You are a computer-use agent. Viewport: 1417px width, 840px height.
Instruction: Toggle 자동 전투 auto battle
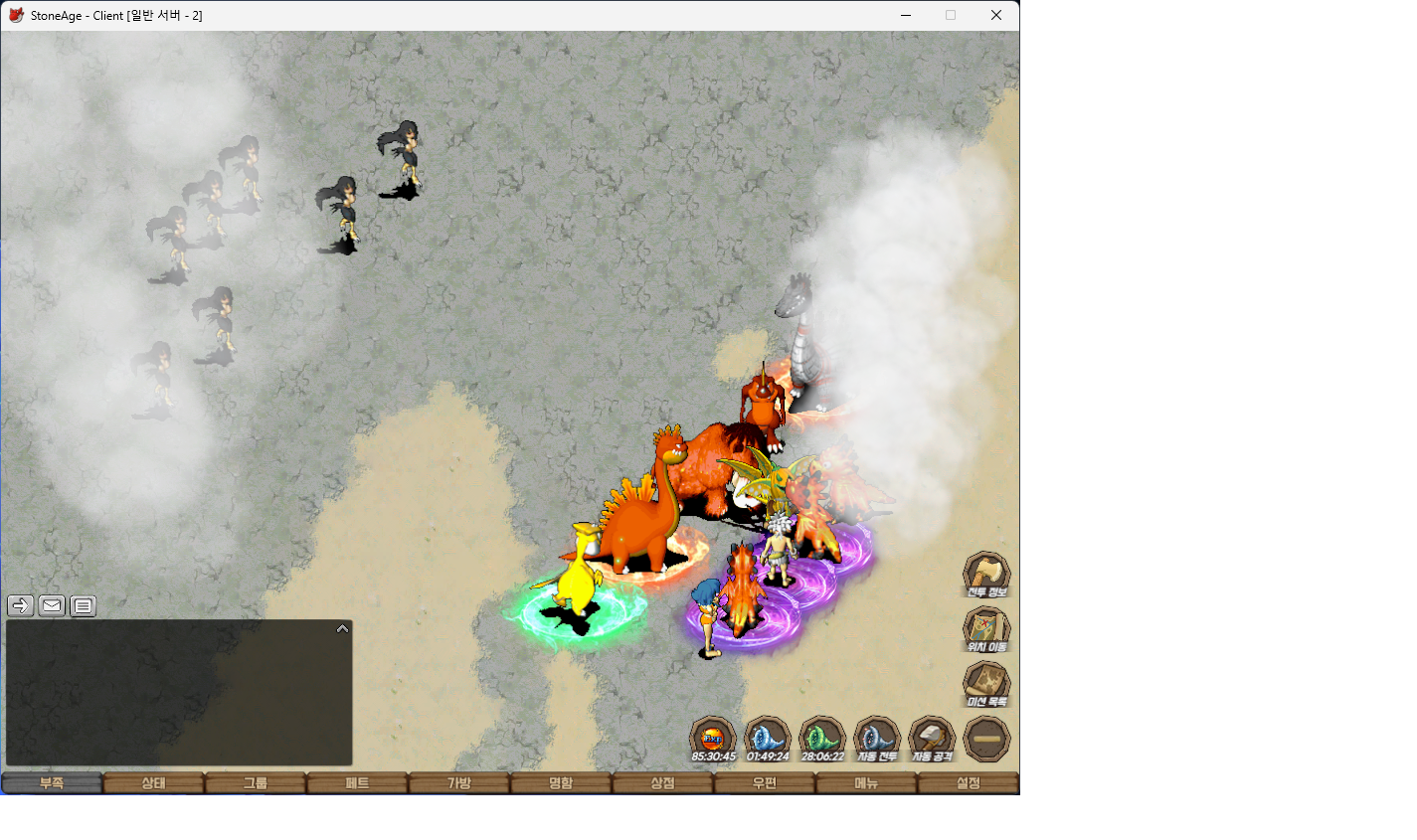pos(877,739)
